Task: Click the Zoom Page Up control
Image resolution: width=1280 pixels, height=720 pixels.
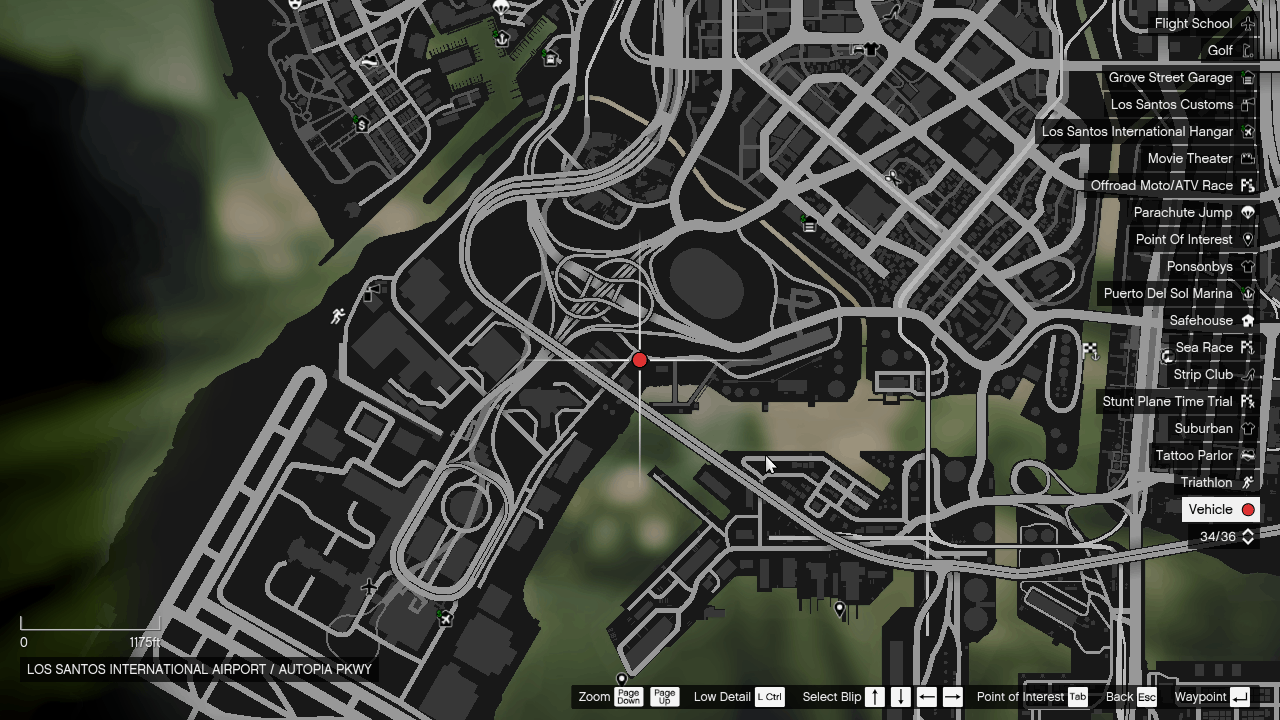Action: (x=664, y=697)
